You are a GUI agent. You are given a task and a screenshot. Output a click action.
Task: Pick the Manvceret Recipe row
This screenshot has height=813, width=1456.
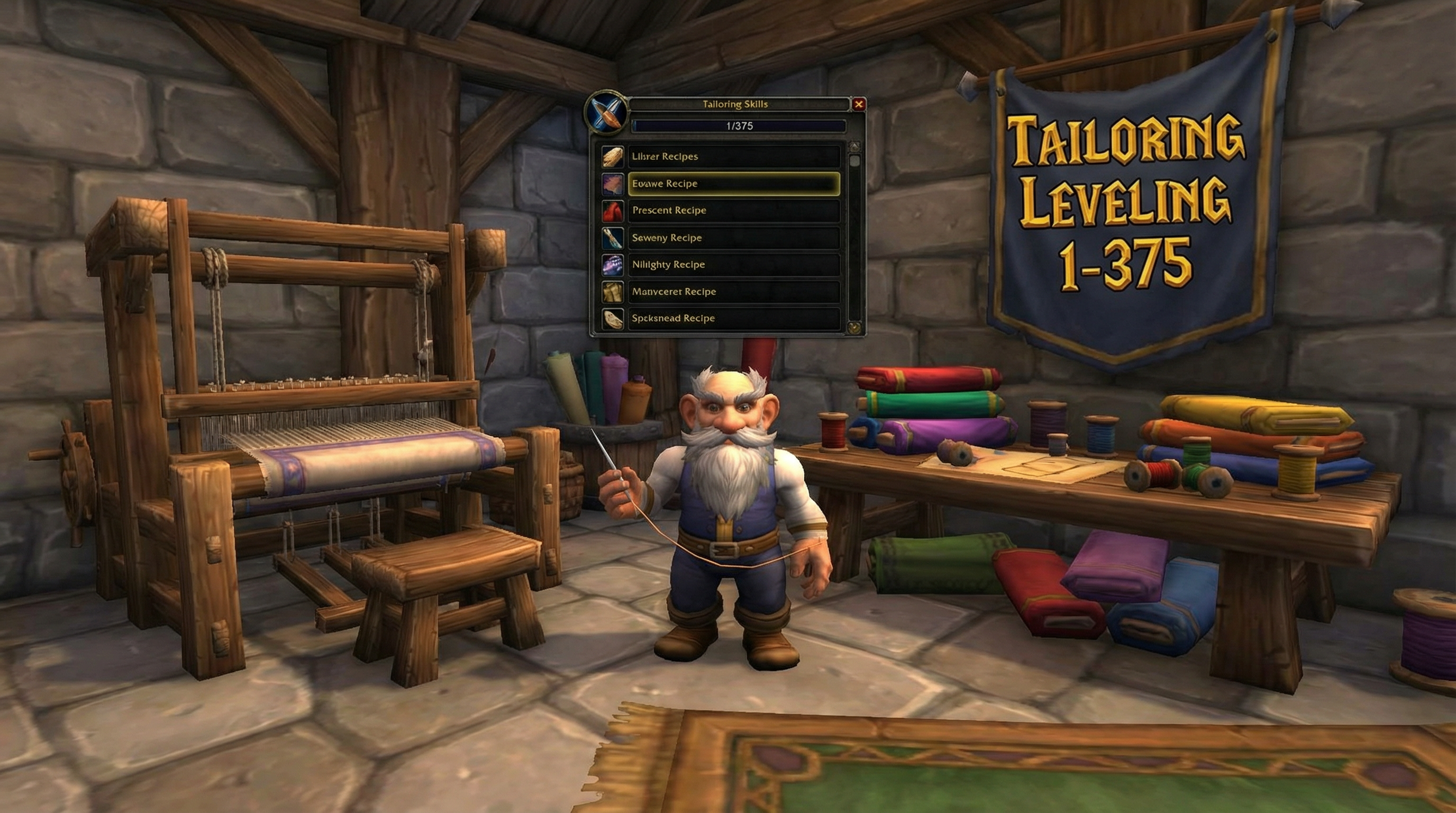pyautogui.click(x=734, y=292)
